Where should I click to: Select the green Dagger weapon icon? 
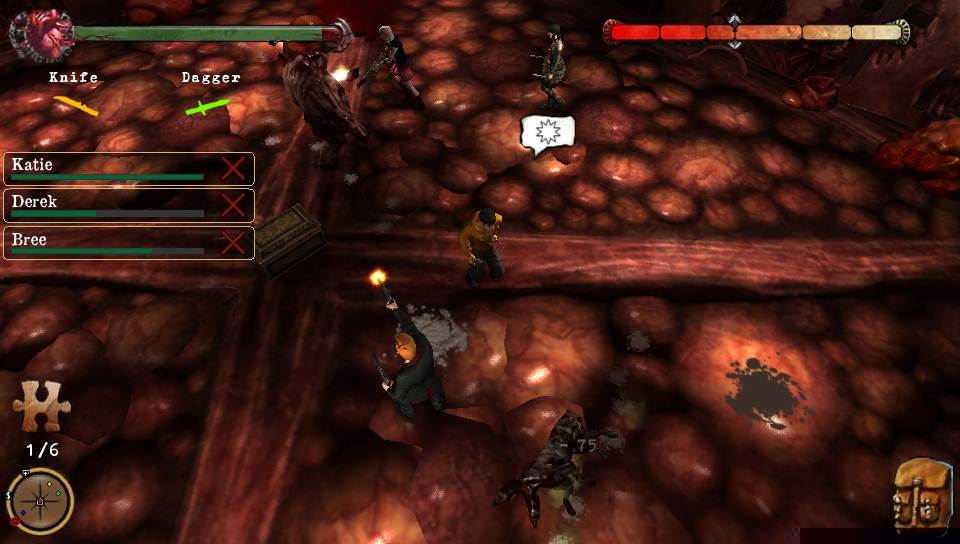coord(207,106)
